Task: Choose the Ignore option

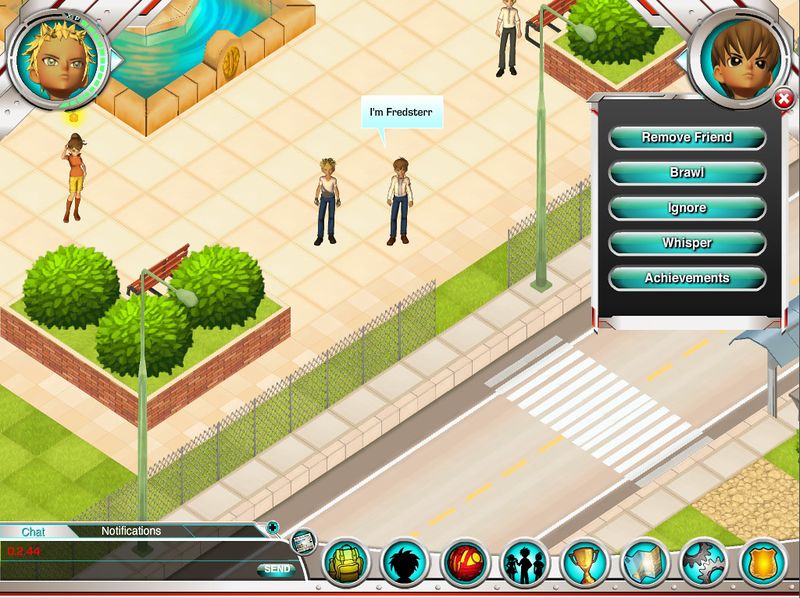Action: coord(687,208)
